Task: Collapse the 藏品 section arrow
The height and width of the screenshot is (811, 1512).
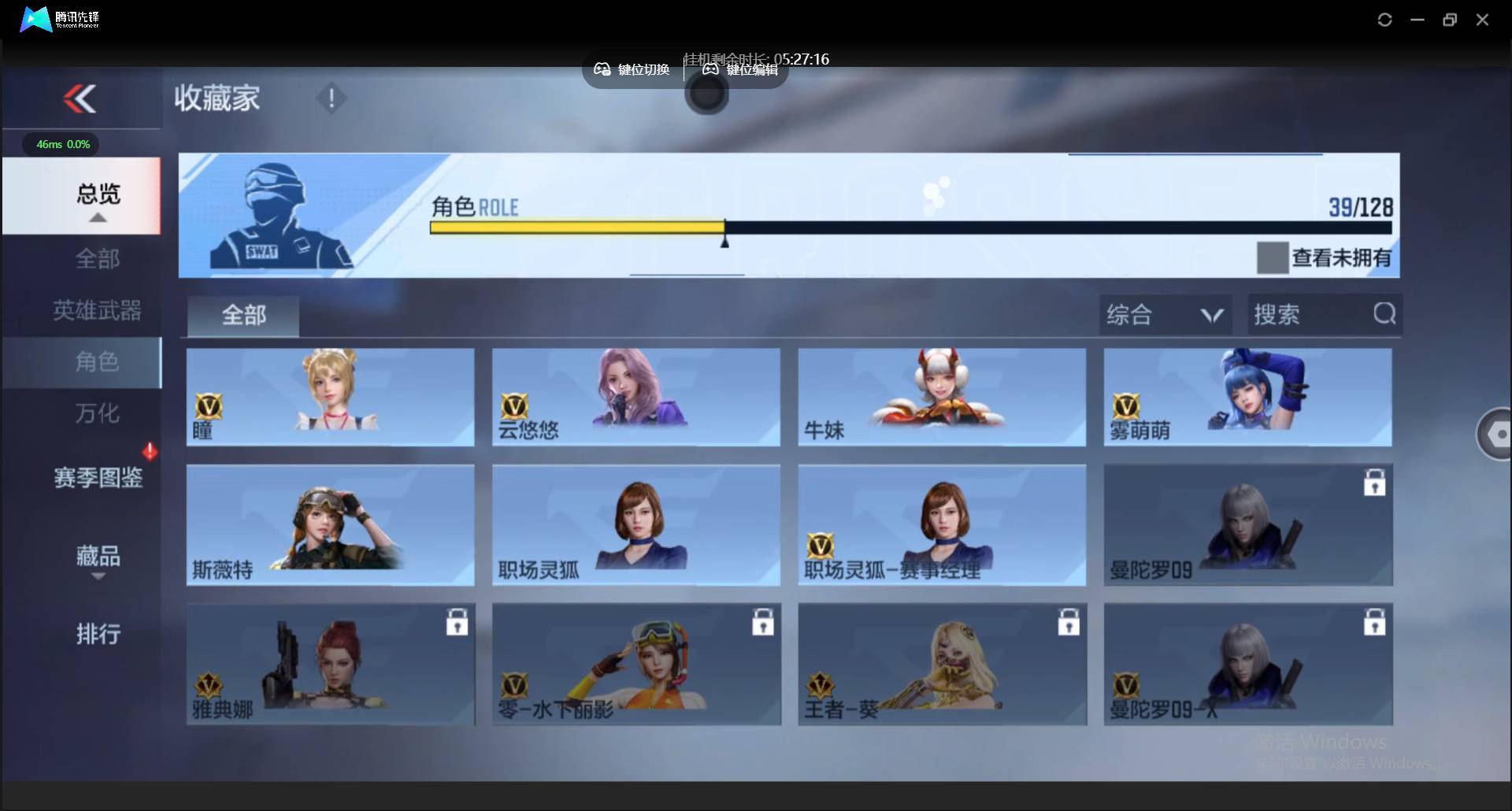Action: [98, 577]
